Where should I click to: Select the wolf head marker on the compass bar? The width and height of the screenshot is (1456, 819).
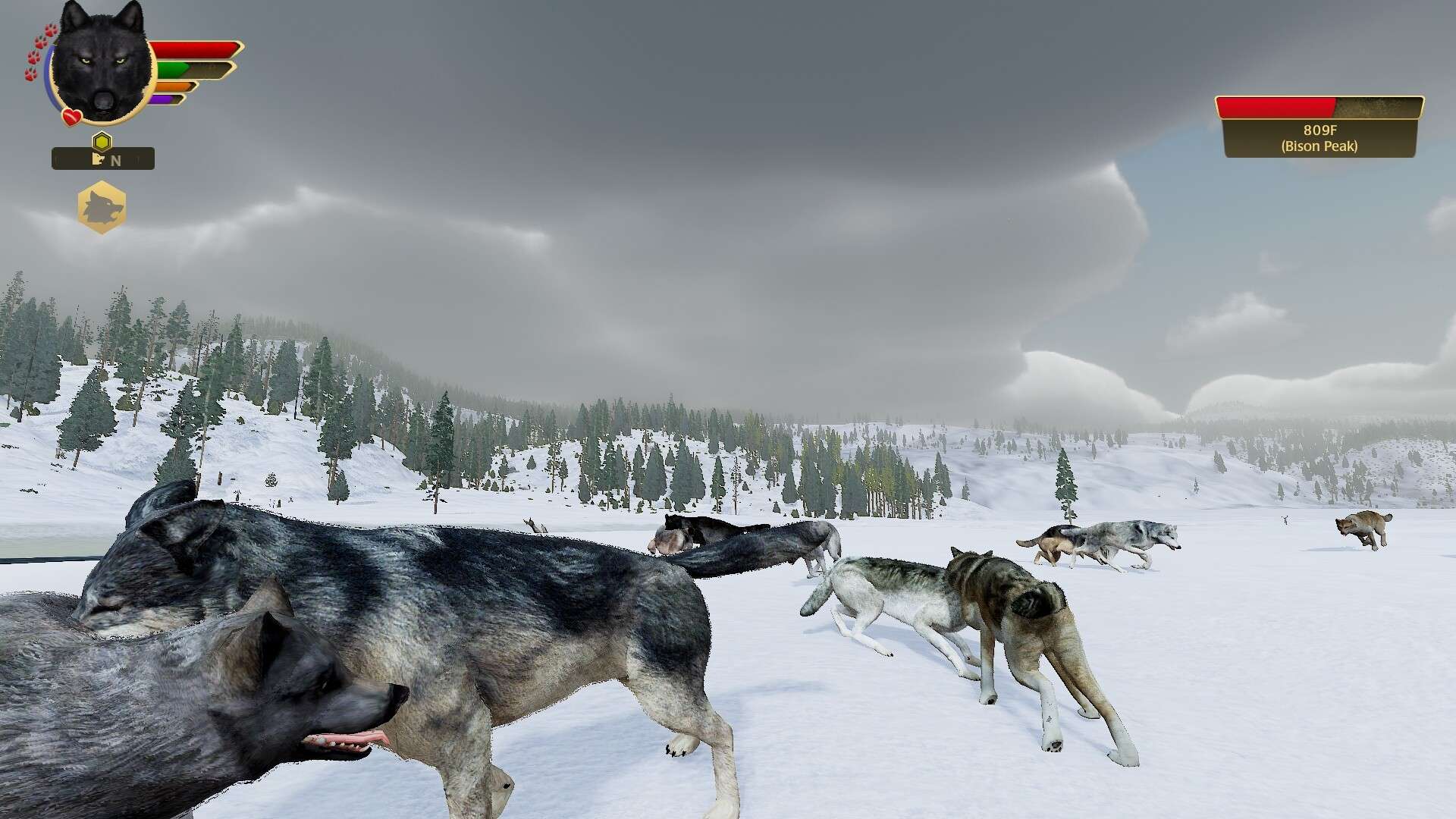[99, 159]
